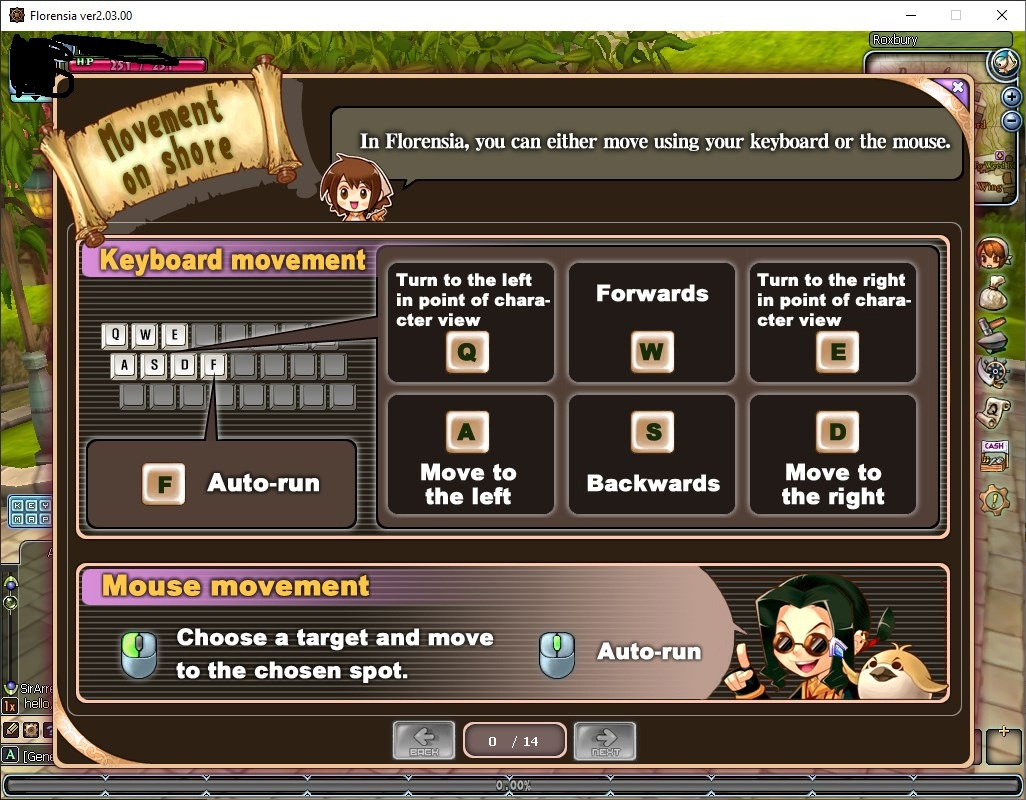This screenshot has width=1026, height=800.
Task: Open the character portrait menu icon
Action: point(990,252)
